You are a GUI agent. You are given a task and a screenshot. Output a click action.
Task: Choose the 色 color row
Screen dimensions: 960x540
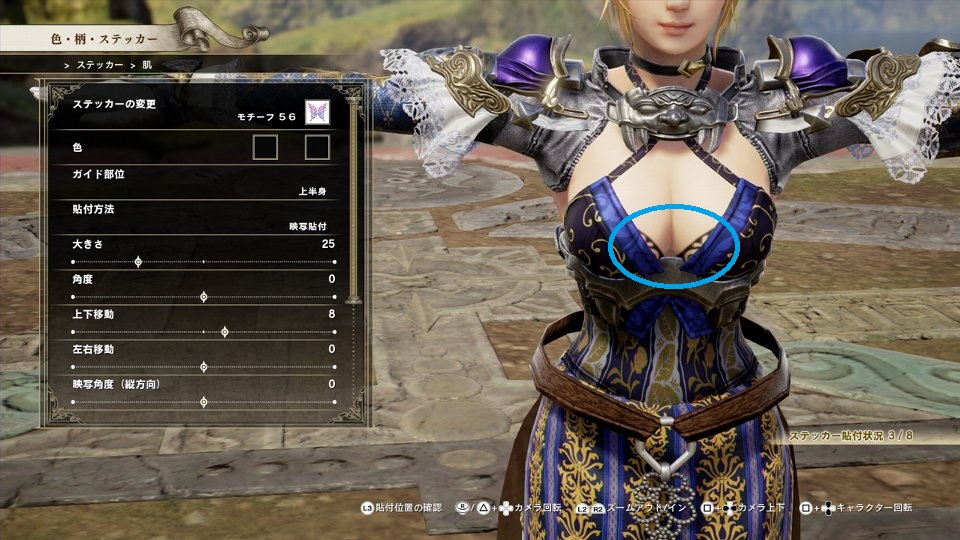click(x=200, y=148)
